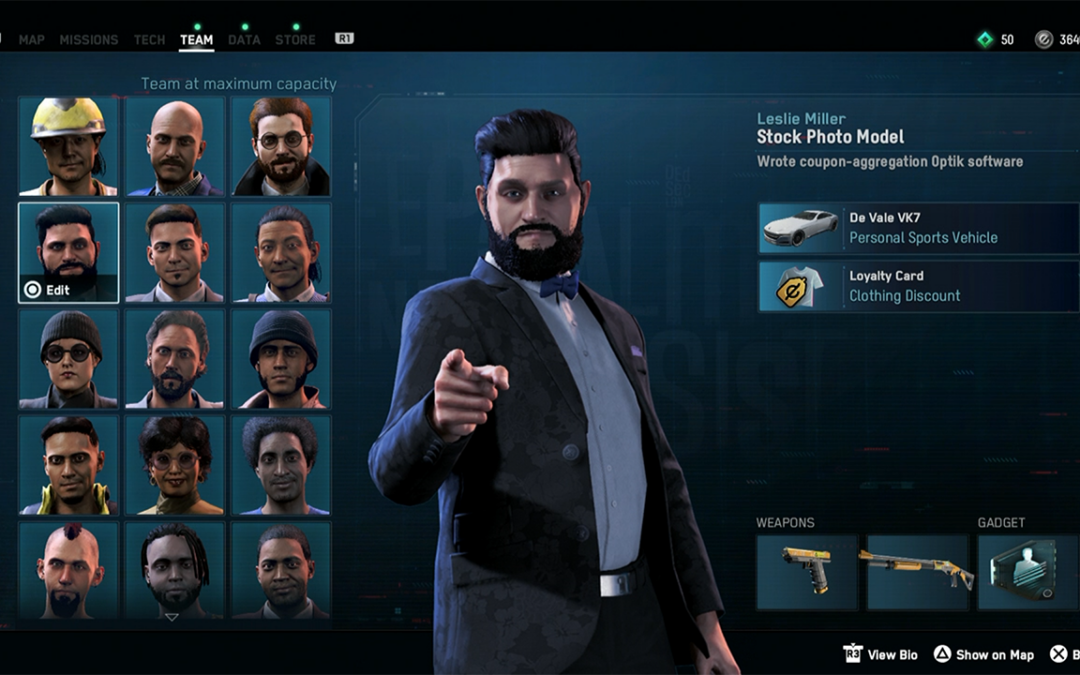Select the Loyalty Card clothing discount perk

918,286
